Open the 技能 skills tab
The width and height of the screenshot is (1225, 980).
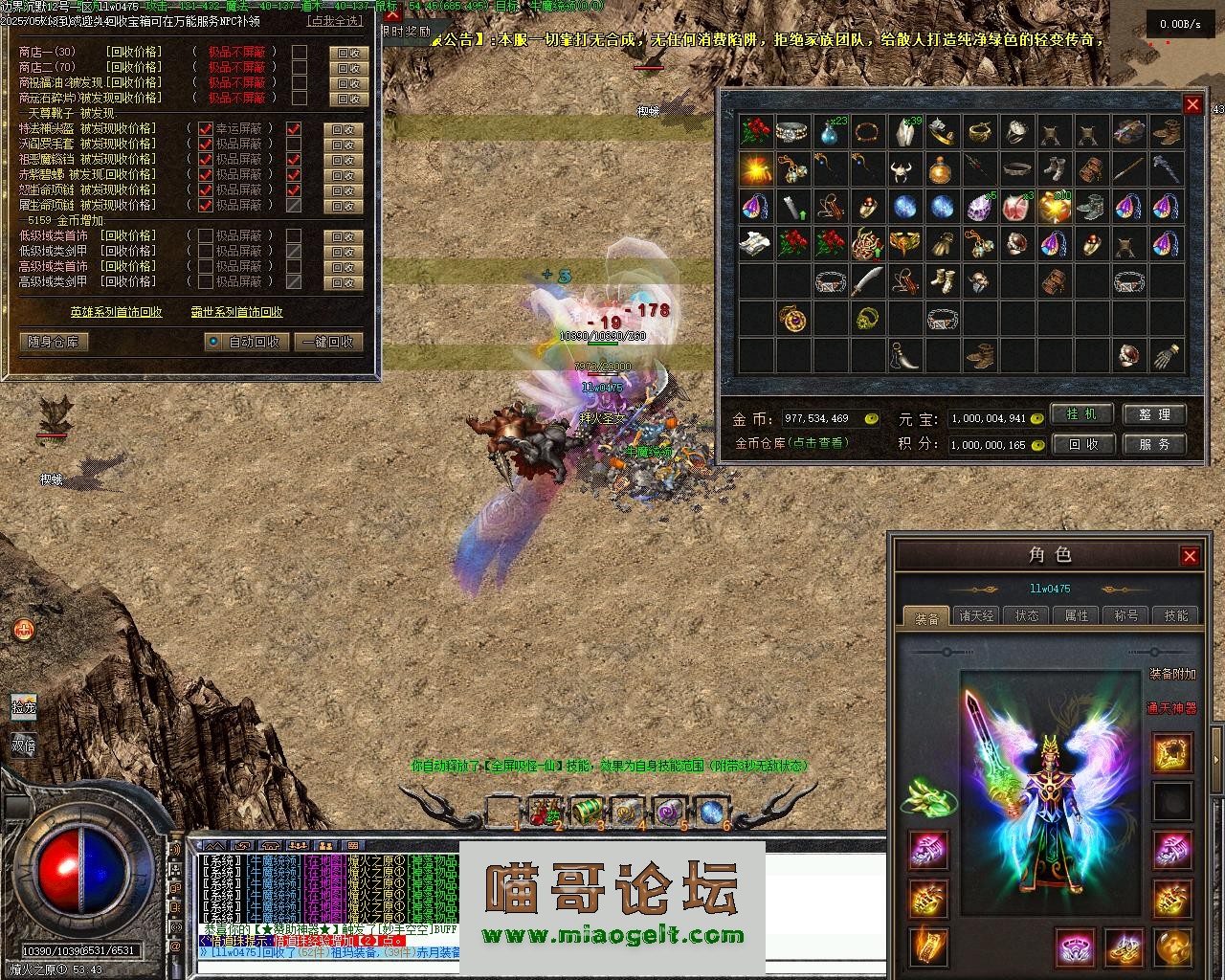[1176, 615]
